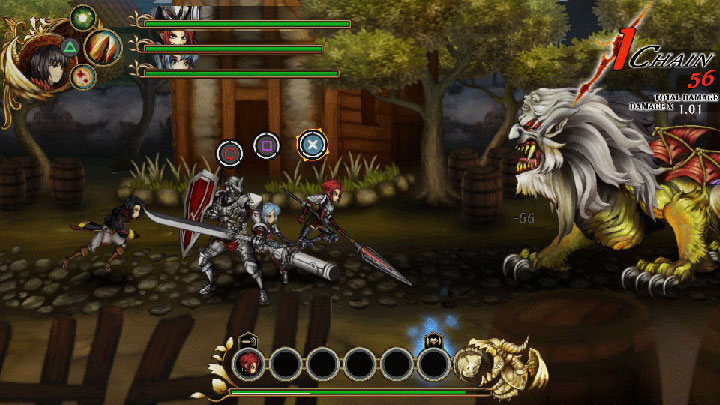This screenshot has width=720, height=405.
Task: Activate the red cross healing skill
Action: (84, 76)
